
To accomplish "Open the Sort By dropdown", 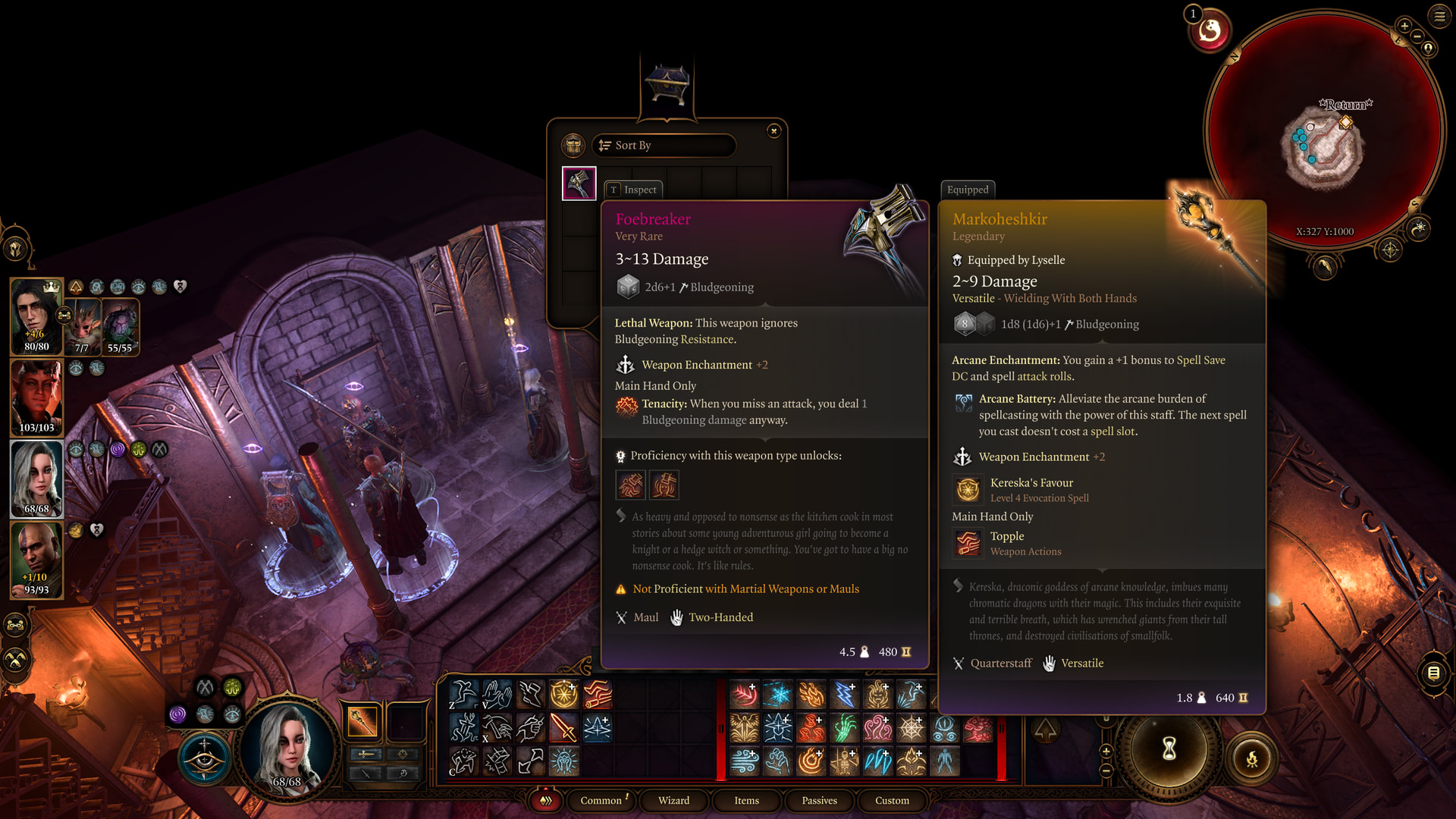I will [664, 146].
